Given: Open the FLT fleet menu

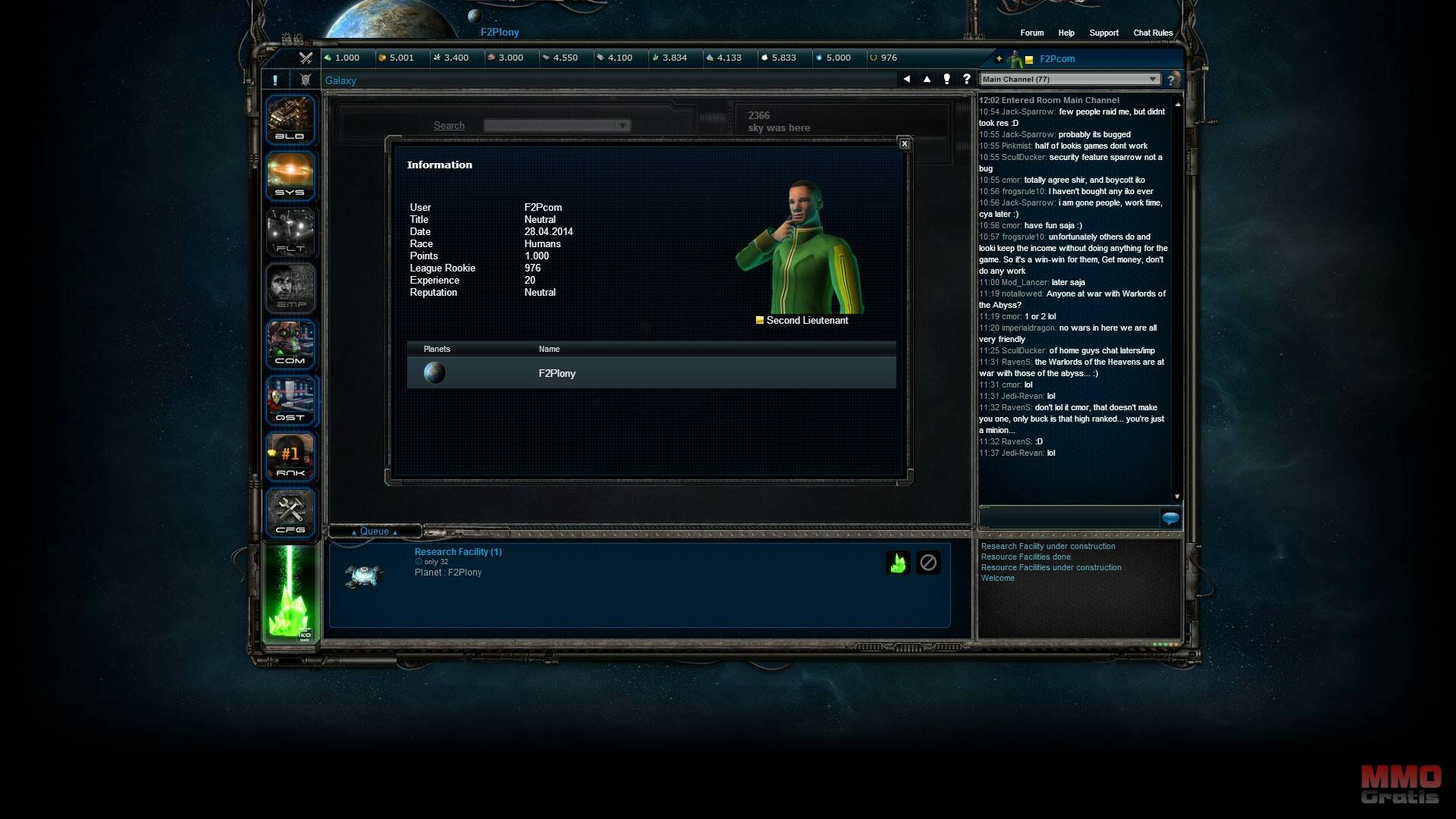Looking at the screenshot, I should (290, 232).
